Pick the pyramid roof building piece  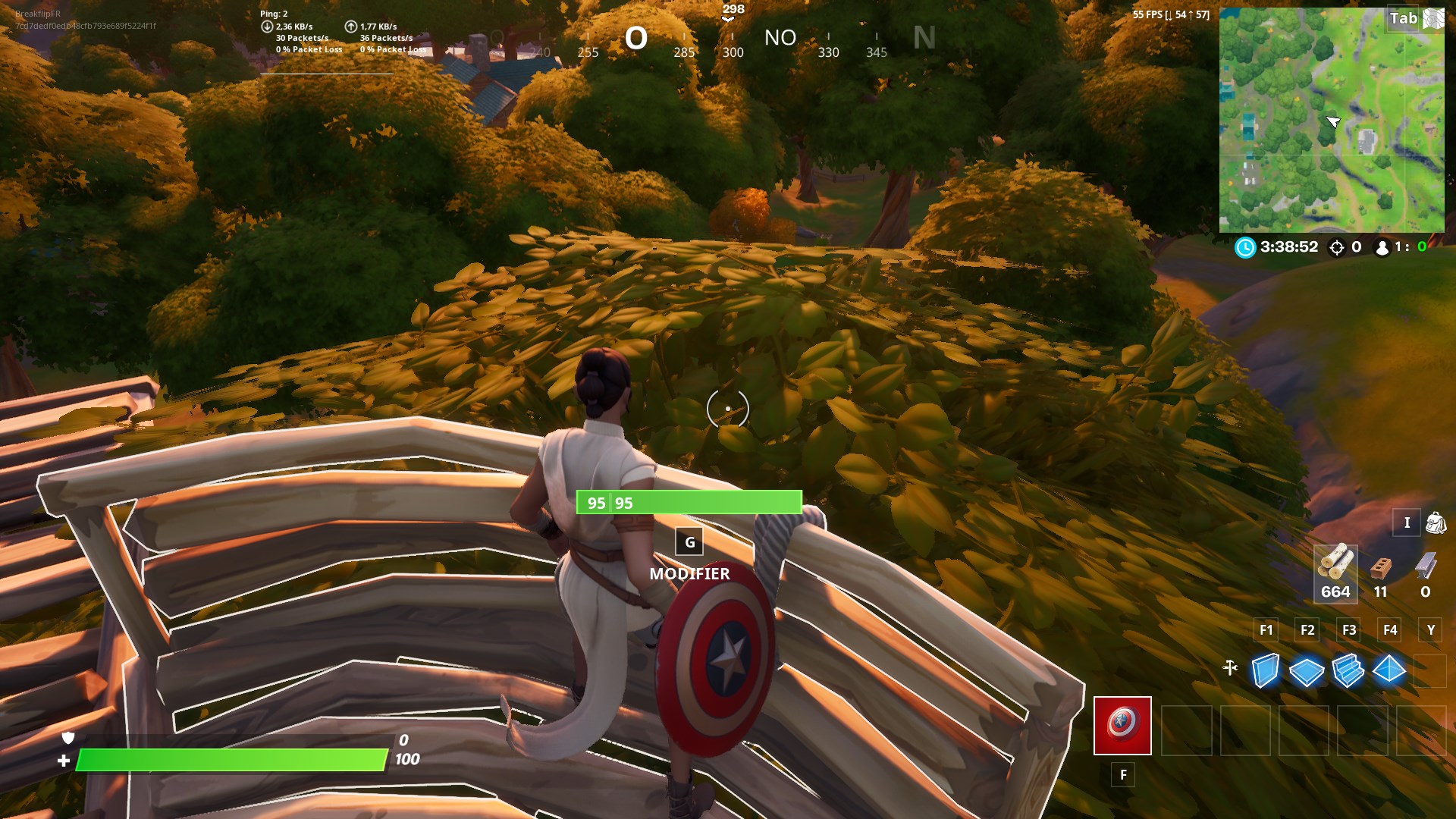1389,670
